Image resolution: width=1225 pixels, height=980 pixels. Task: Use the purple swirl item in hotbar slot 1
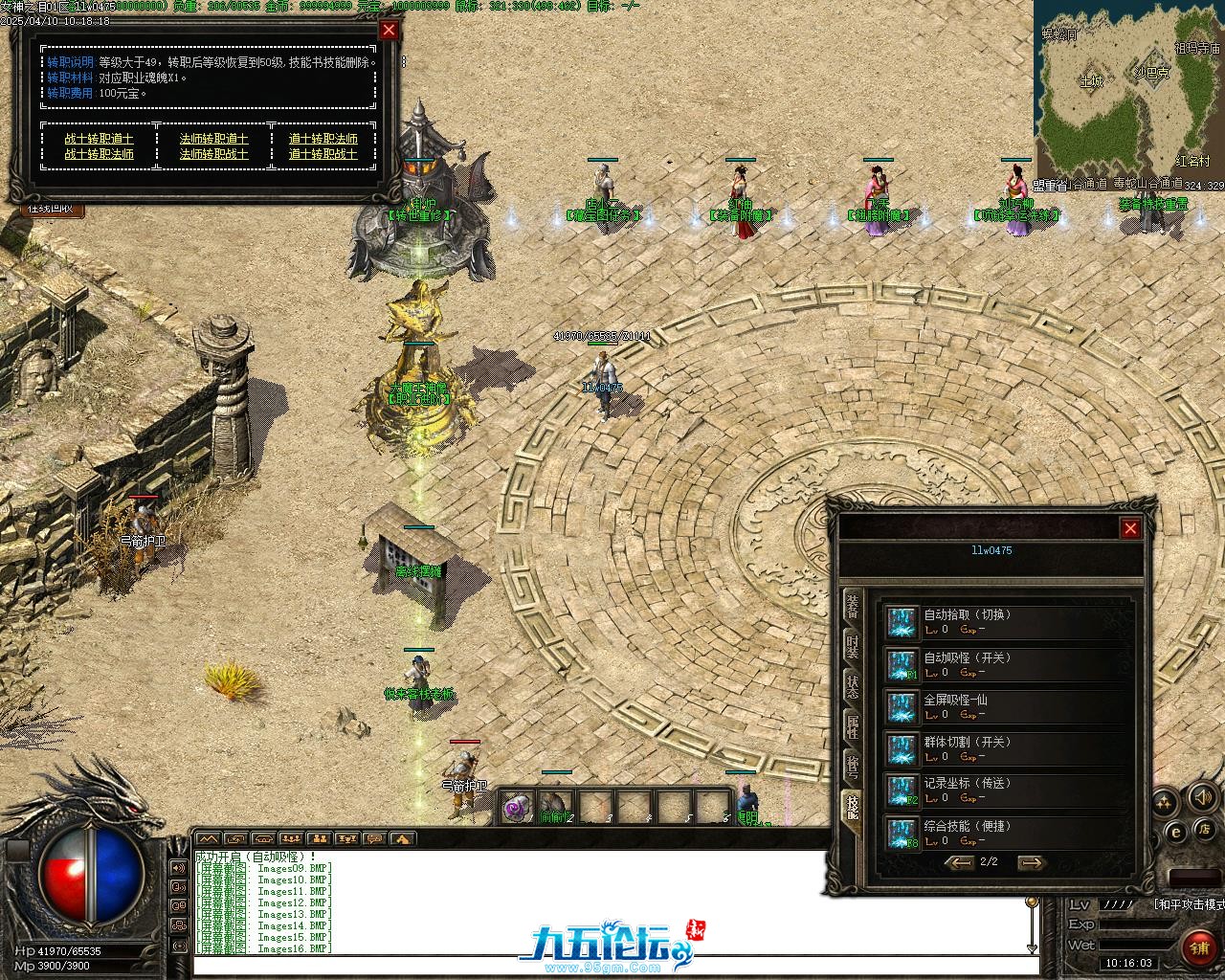click(x=518, y=807)
